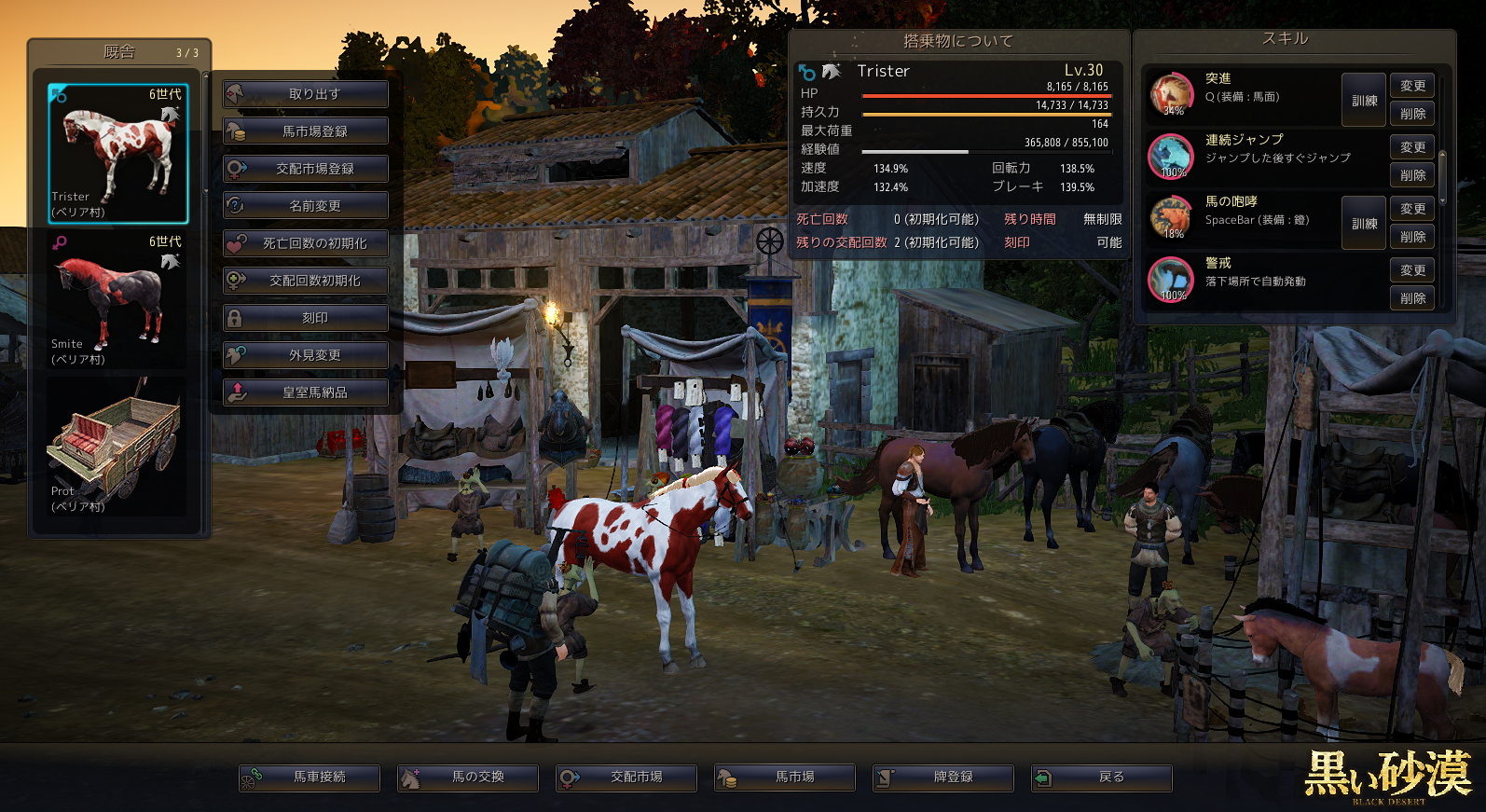Choose 名前変更 to rename the horse
Viewport: 1486px width, 812px height.
tap(306, 206)
